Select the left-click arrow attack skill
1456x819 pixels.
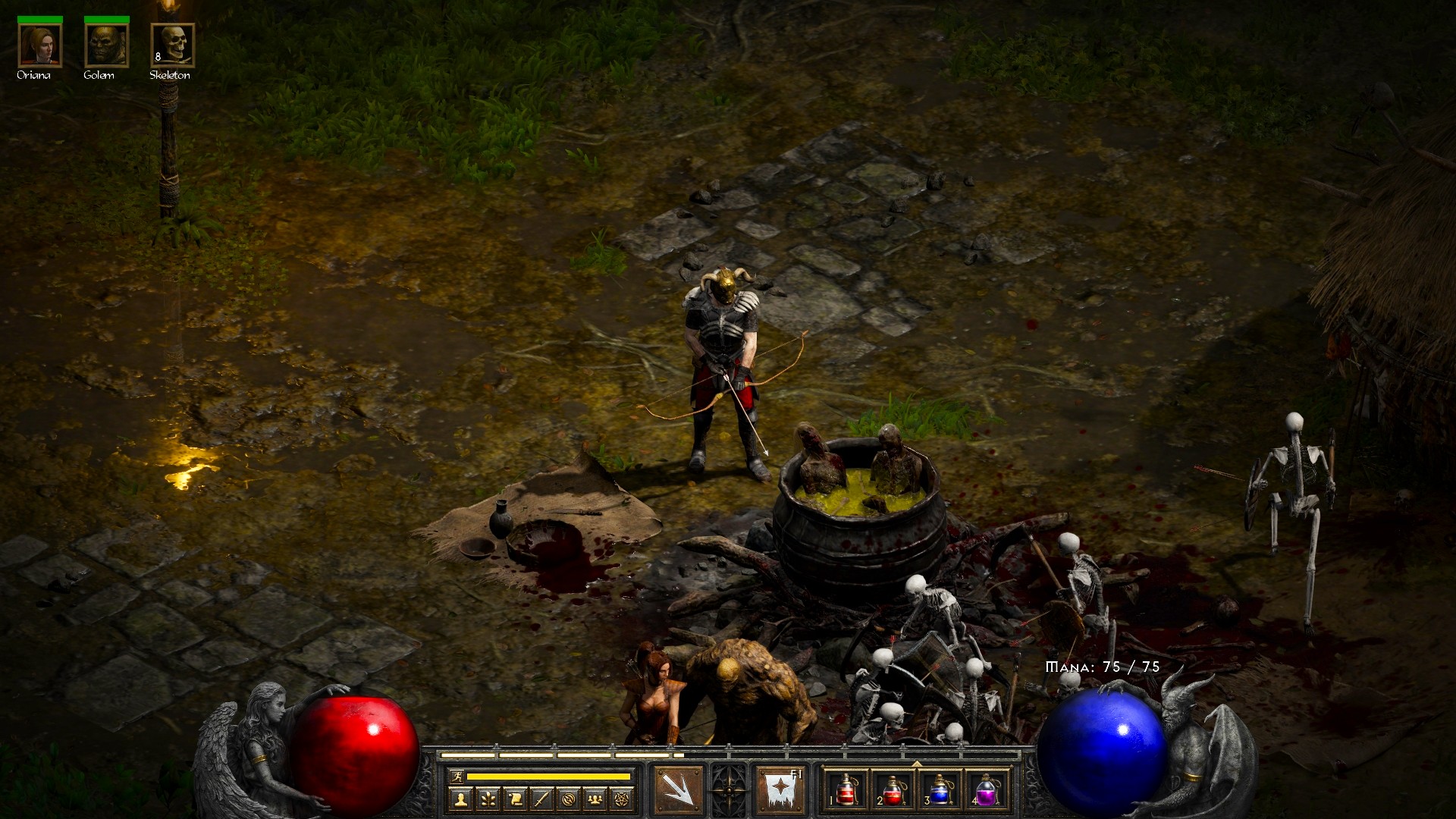pos(678,789)
